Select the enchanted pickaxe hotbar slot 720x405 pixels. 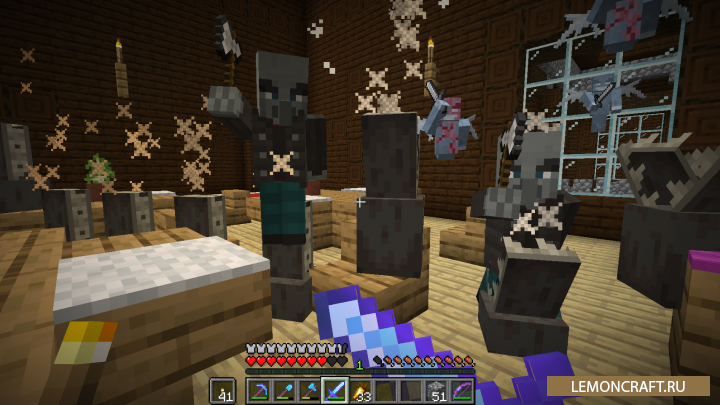[x=259, y=390]
